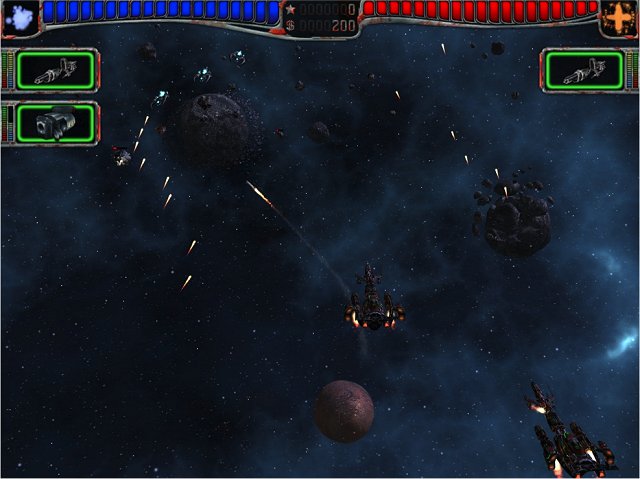Click the blue energy cloud icon
The image size is (640, 479).
point(19,16)
